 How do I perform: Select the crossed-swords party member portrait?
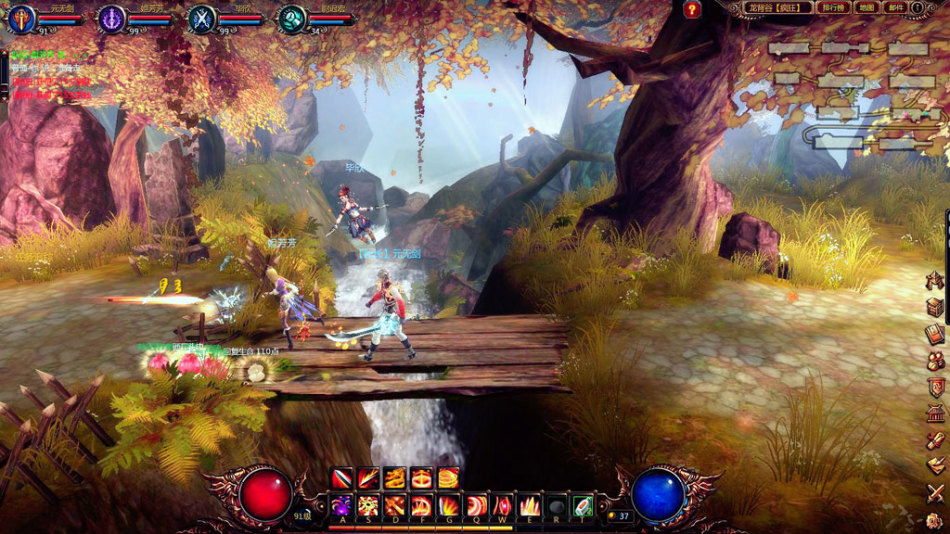click(202, 17)
